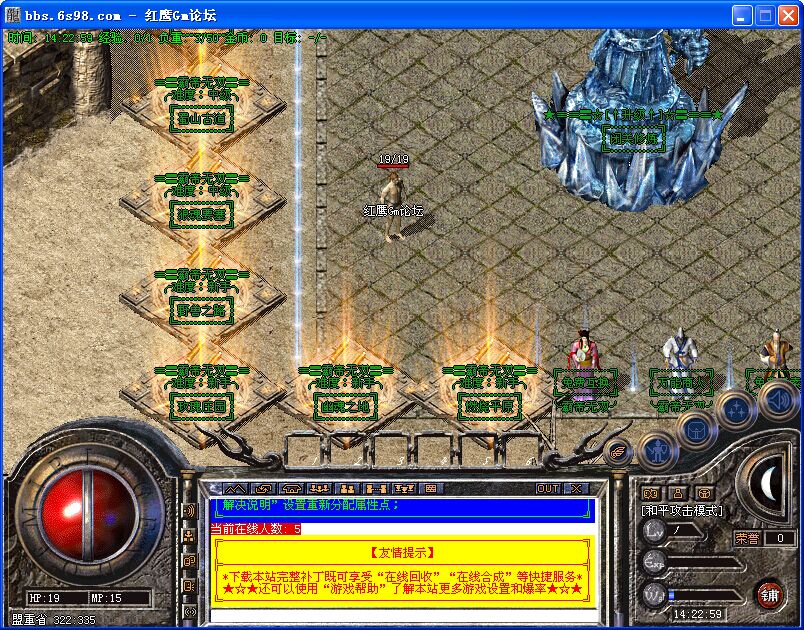
Task: Click the single-person icon above attack mode
Action: (x=677, y=493)
